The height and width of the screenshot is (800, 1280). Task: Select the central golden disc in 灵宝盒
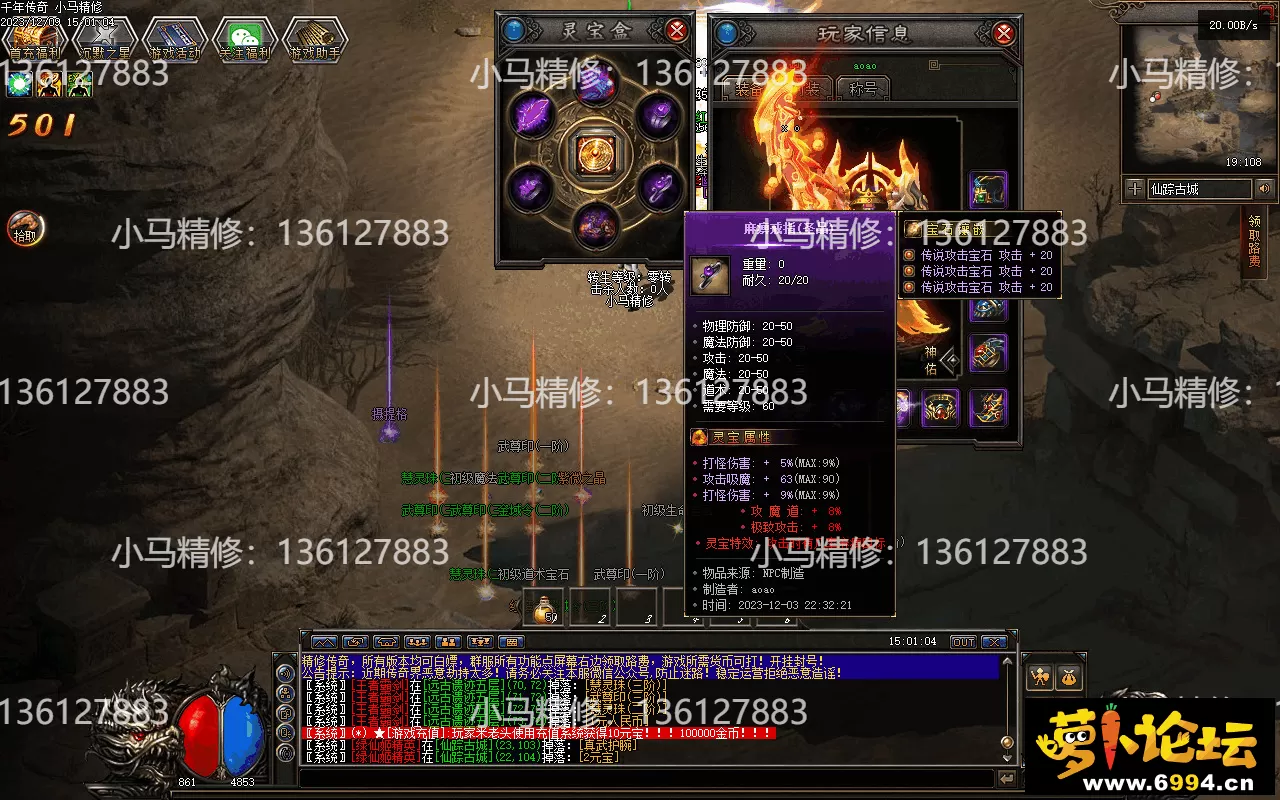pyautogui.click(x=595, y=153)
